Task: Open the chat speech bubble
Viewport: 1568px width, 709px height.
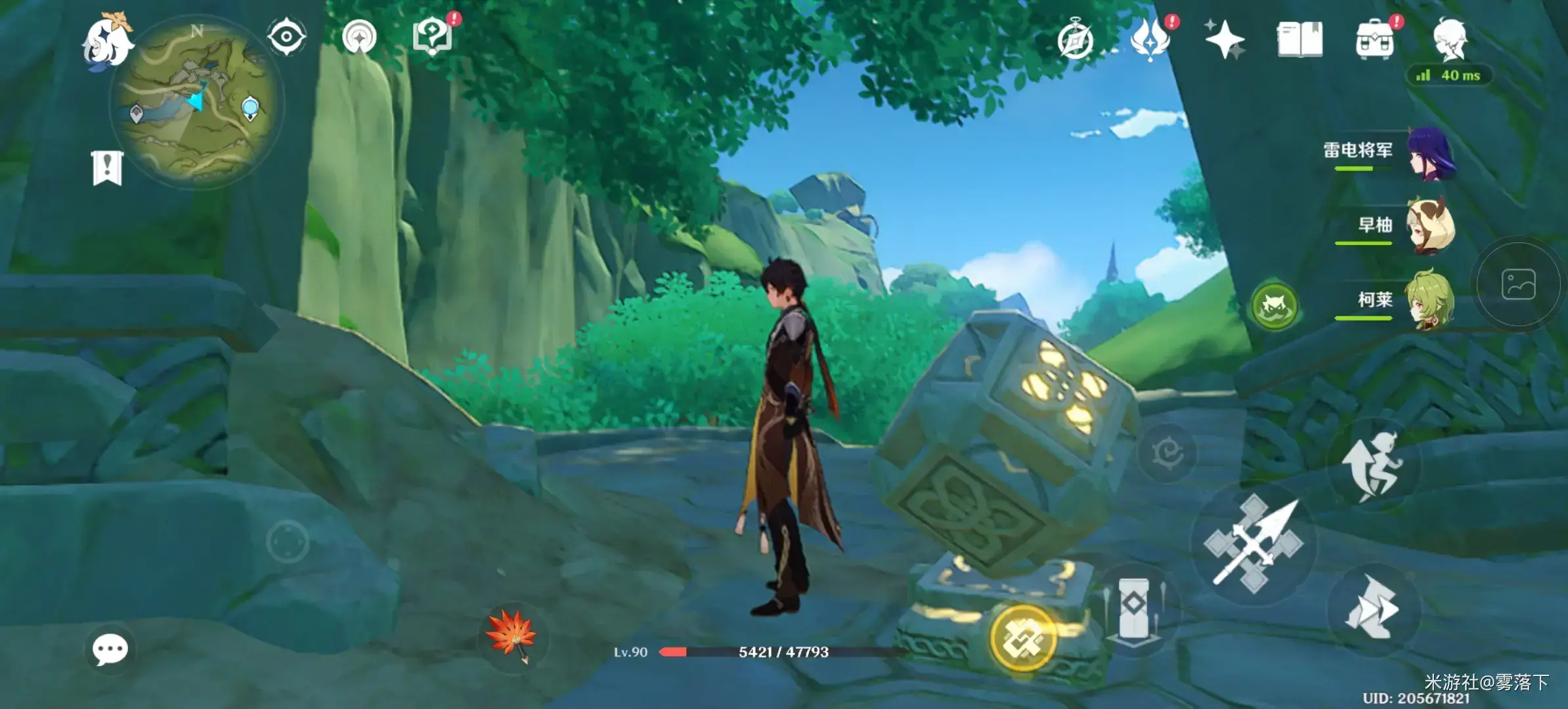Action: [x=110, y=650]
